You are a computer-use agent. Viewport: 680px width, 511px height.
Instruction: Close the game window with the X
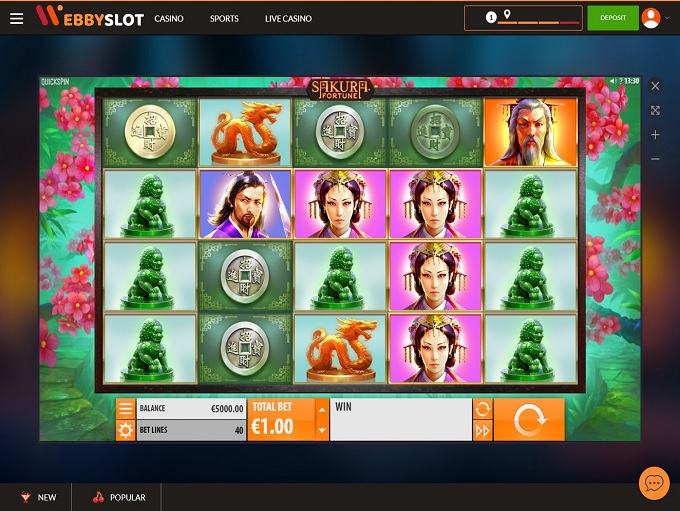pos(655,86)
